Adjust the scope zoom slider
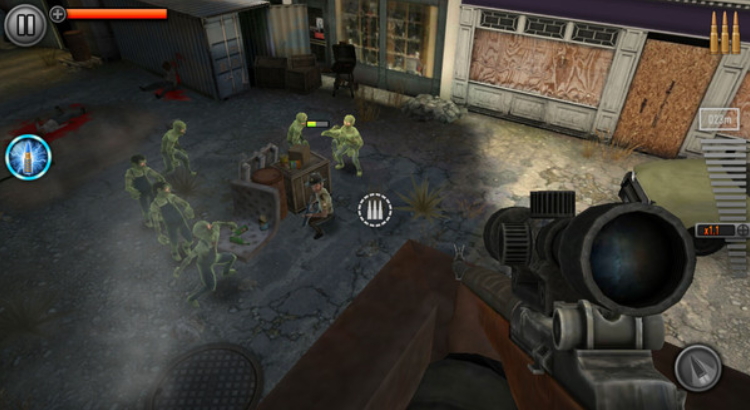Screen dimensions: 750x410 point(726,190)
